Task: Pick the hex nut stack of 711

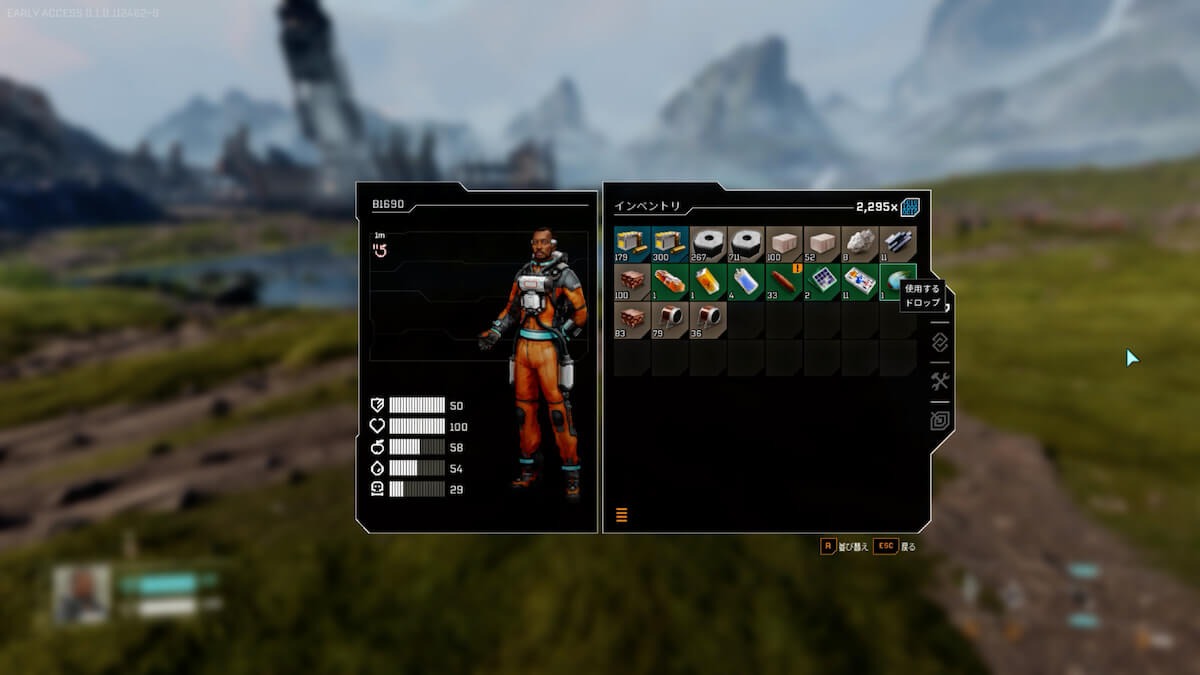Action: coord(746,244)
